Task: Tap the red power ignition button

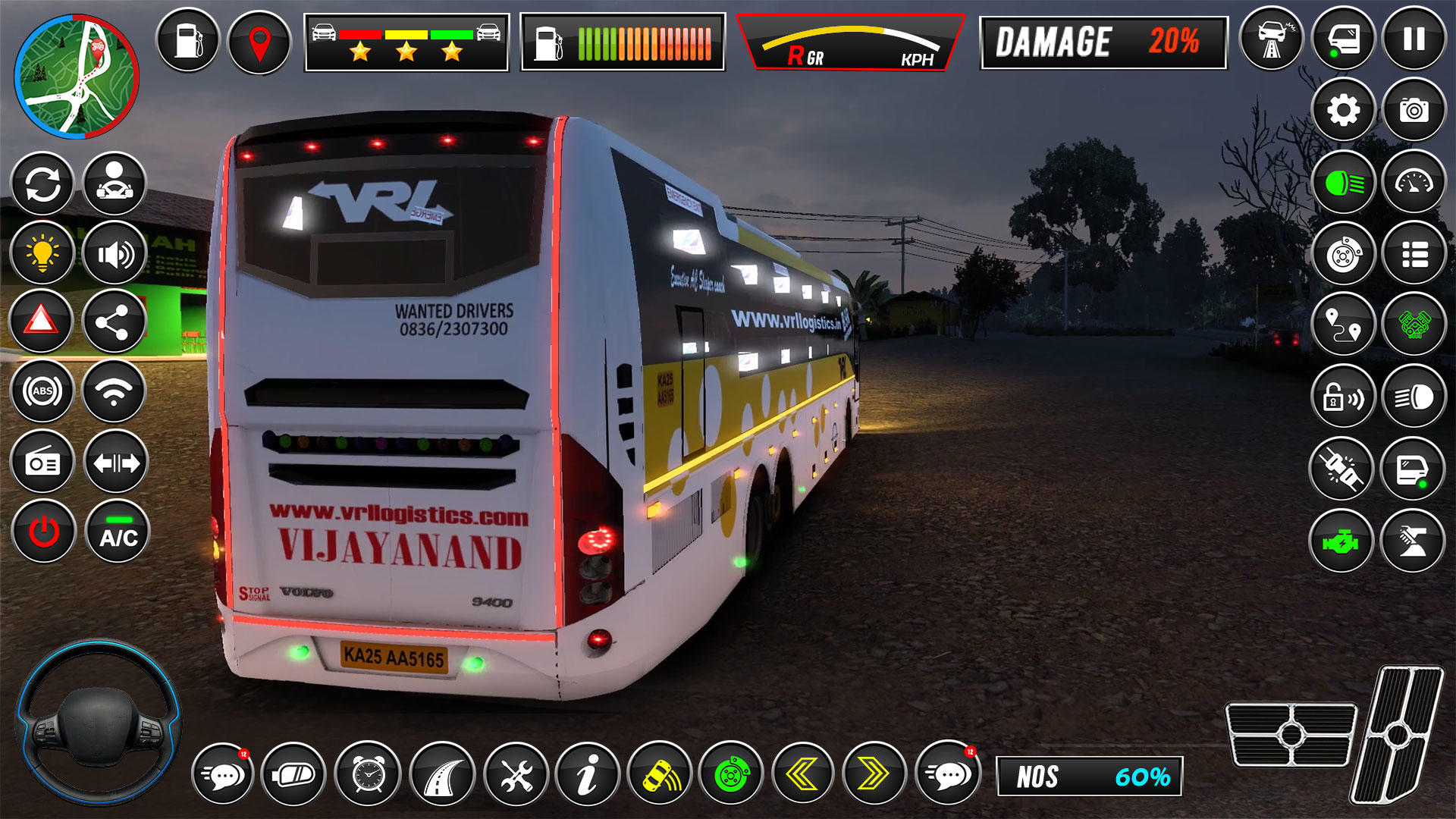Action: click(x=44, y=532)
